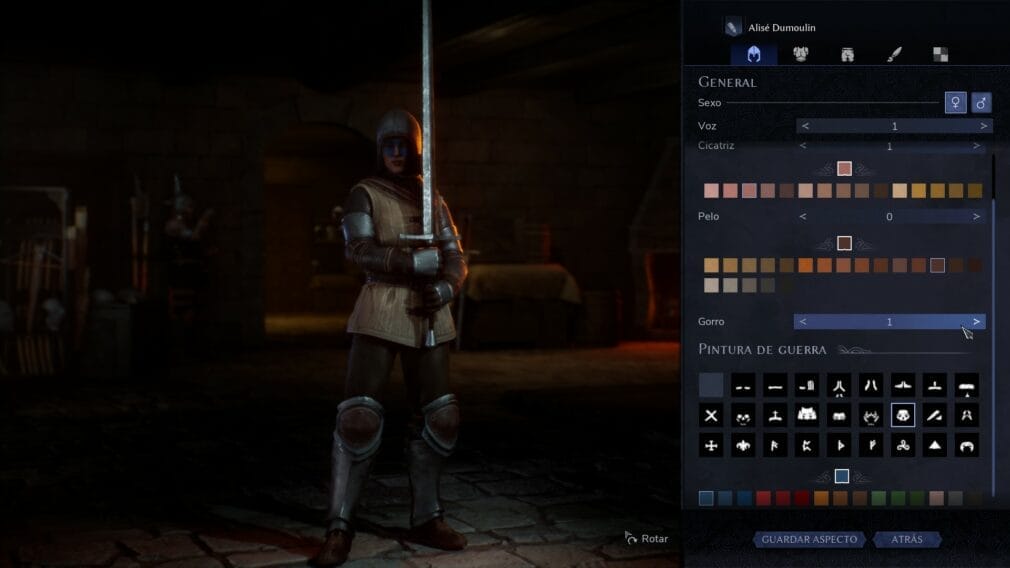Switch to the helmet head tab
This screenshot has width=1010, height=568.
click(754, 54)
